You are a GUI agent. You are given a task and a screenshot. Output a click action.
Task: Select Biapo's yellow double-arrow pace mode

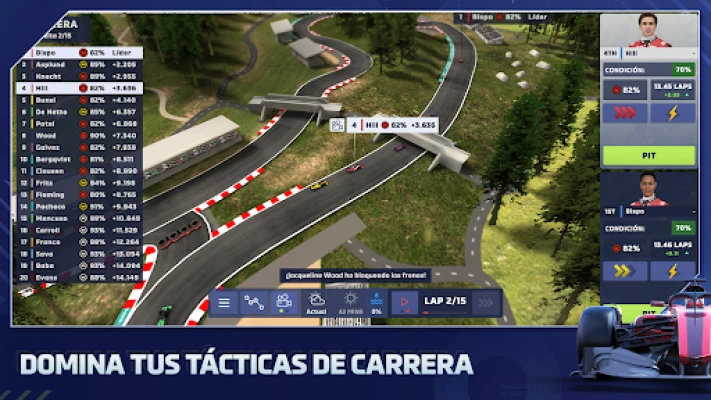[x=625, y=270]
